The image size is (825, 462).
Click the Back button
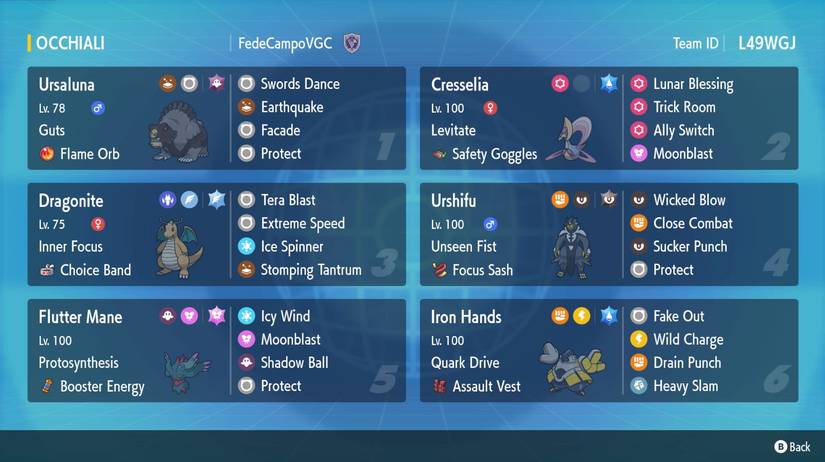[x=792, y=446]
